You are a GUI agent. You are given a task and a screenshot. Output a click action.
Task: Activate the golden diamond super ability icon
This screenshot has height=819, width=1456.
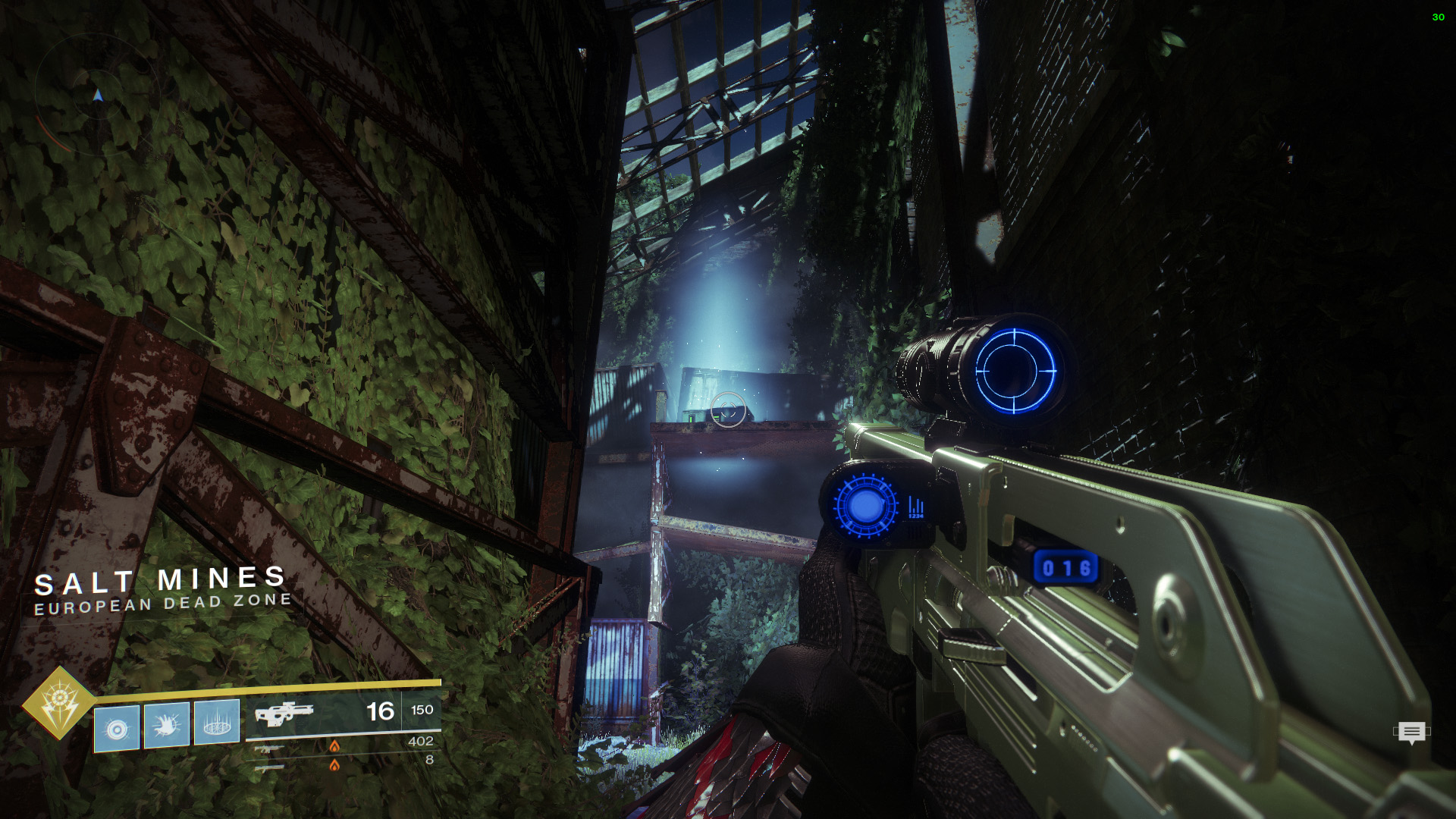tap(58, 703)
